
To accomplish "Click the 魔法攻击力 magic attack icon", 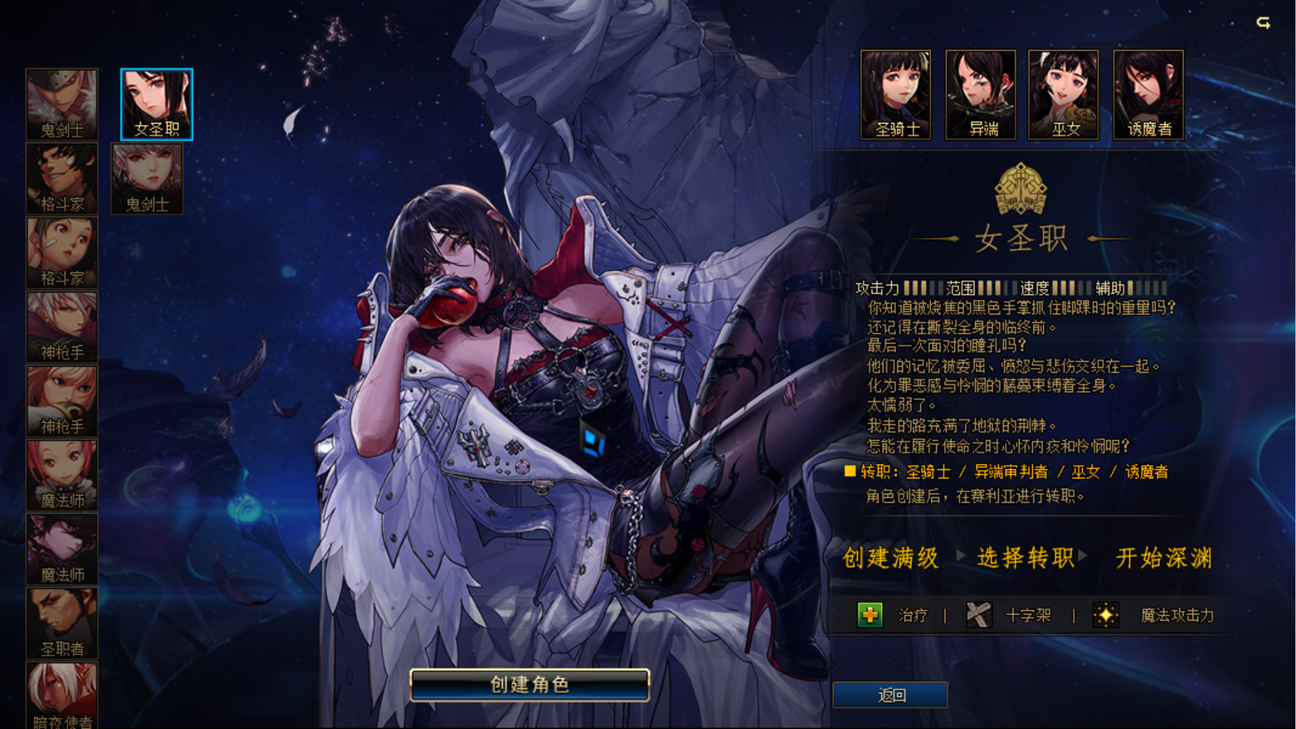I will [x=1105, y=614].
